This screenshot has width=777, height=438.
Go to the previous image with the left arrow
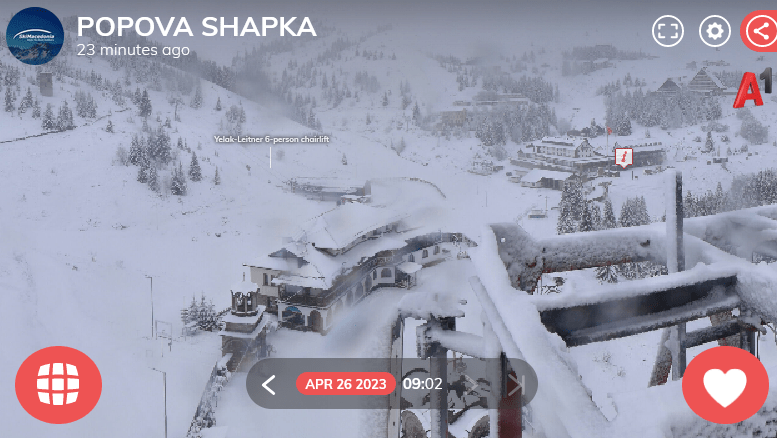click(268, 384)
